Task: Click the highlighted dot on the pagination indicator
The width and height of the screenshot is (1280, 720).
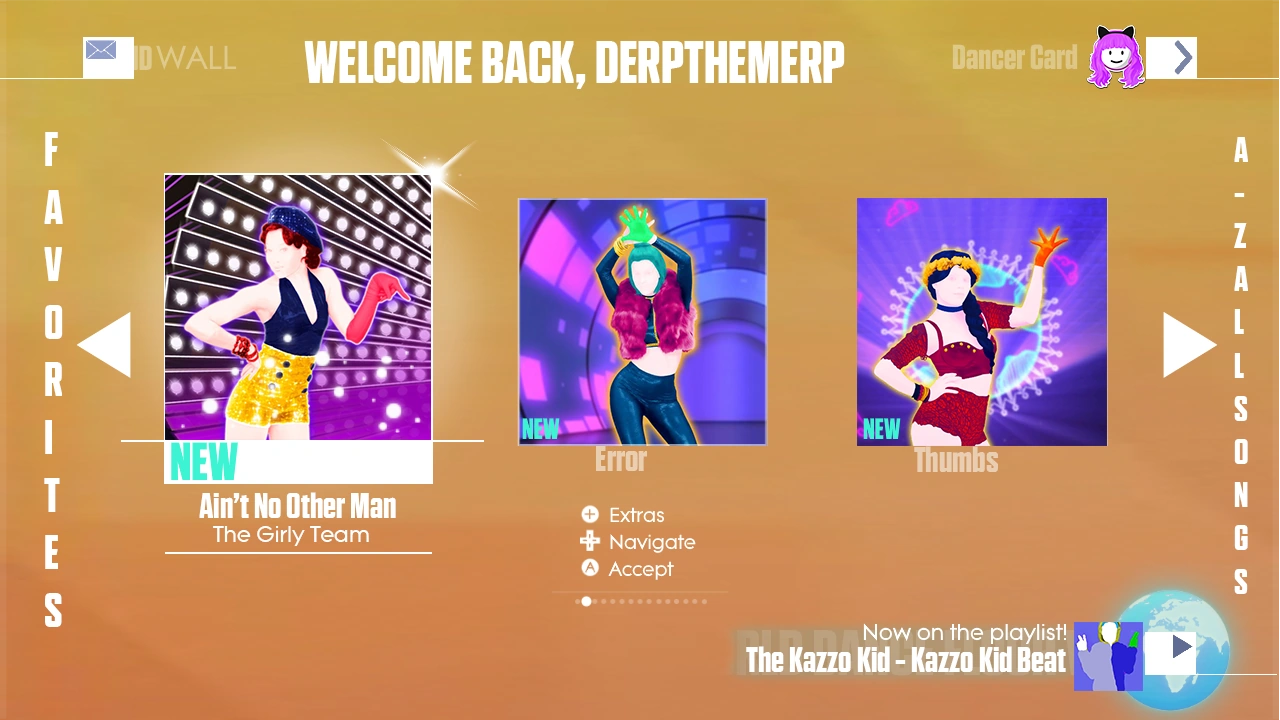Action: (586, 601)
